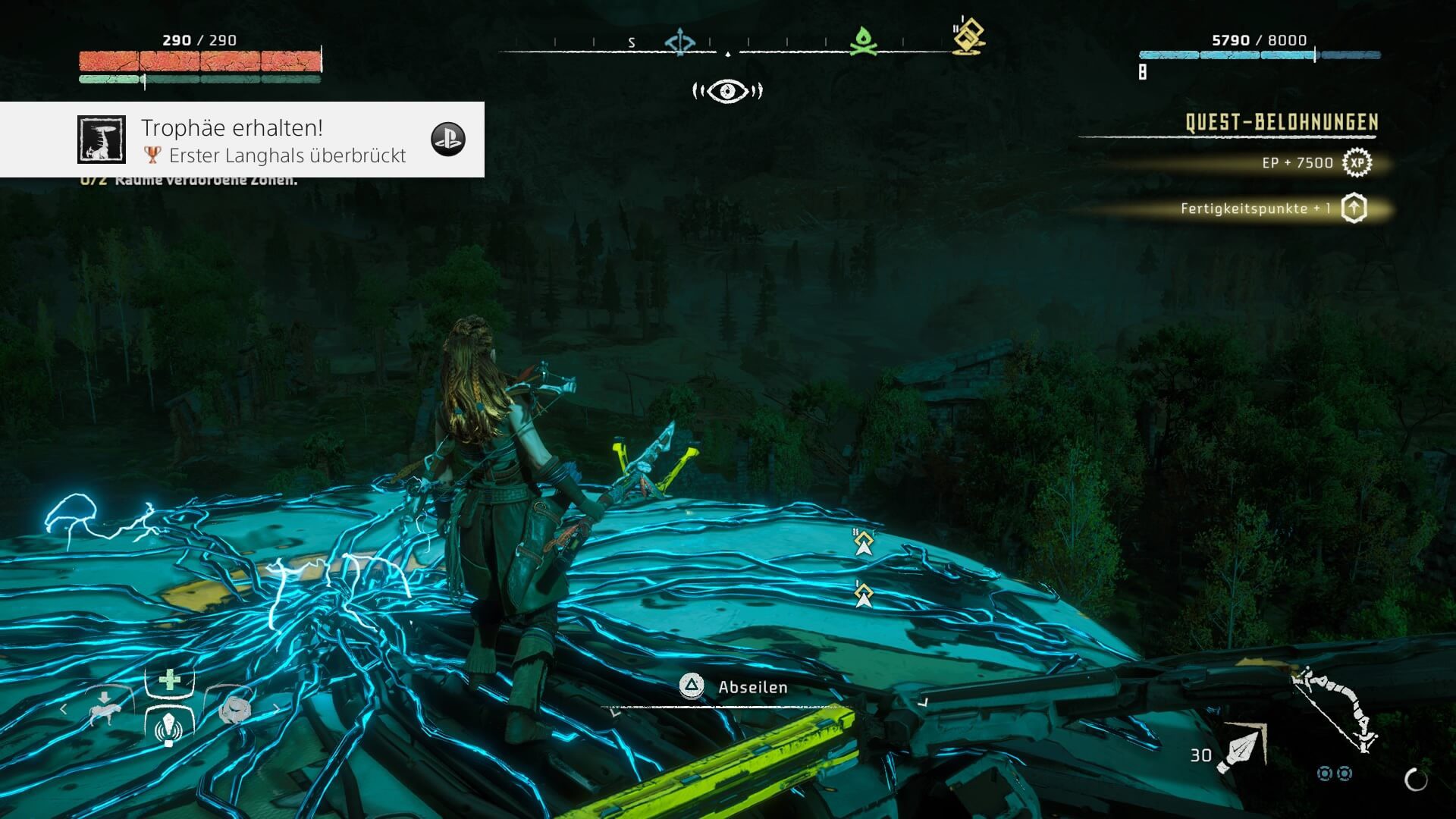Select the call mount quick-tool slot

(x=104, y=709)
